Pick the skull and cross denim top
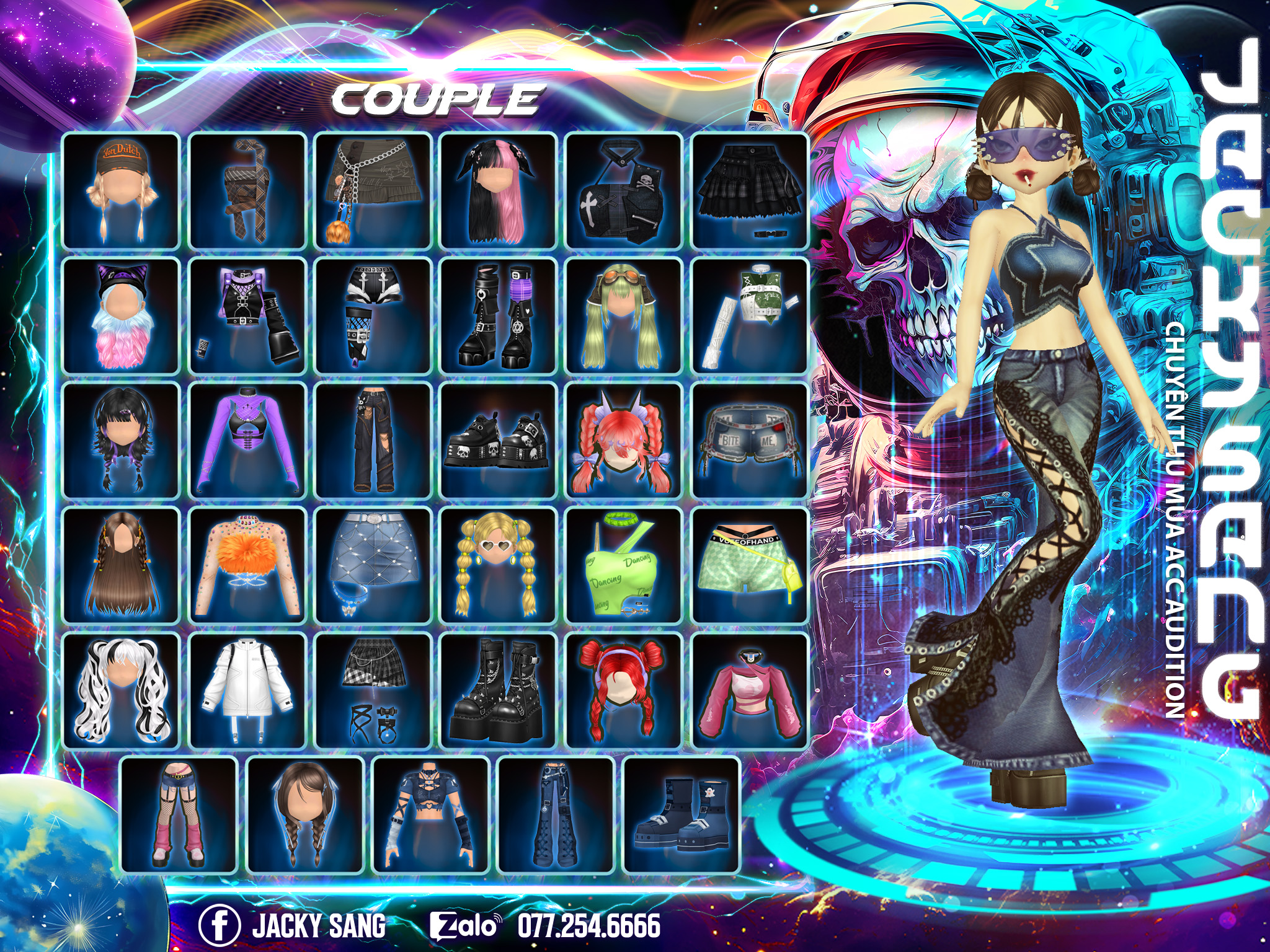1270x952 pixels. coord(623,190)
